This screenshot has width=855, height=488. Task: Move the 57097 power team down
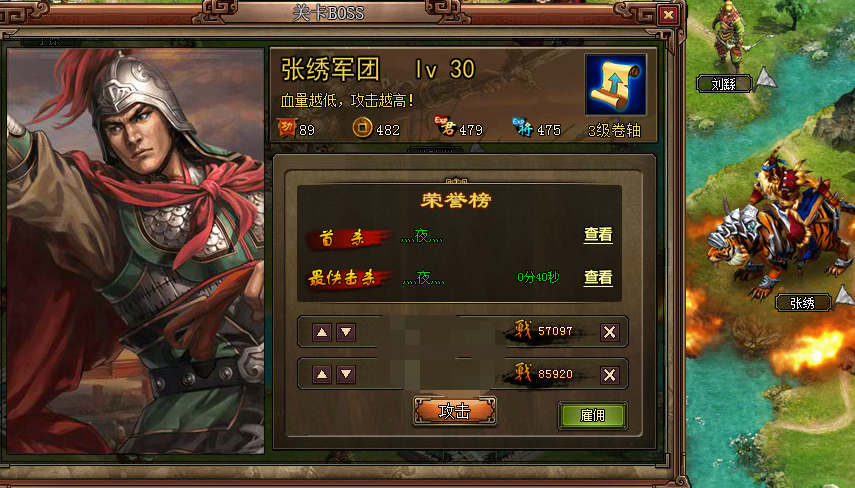coord(346,332)
